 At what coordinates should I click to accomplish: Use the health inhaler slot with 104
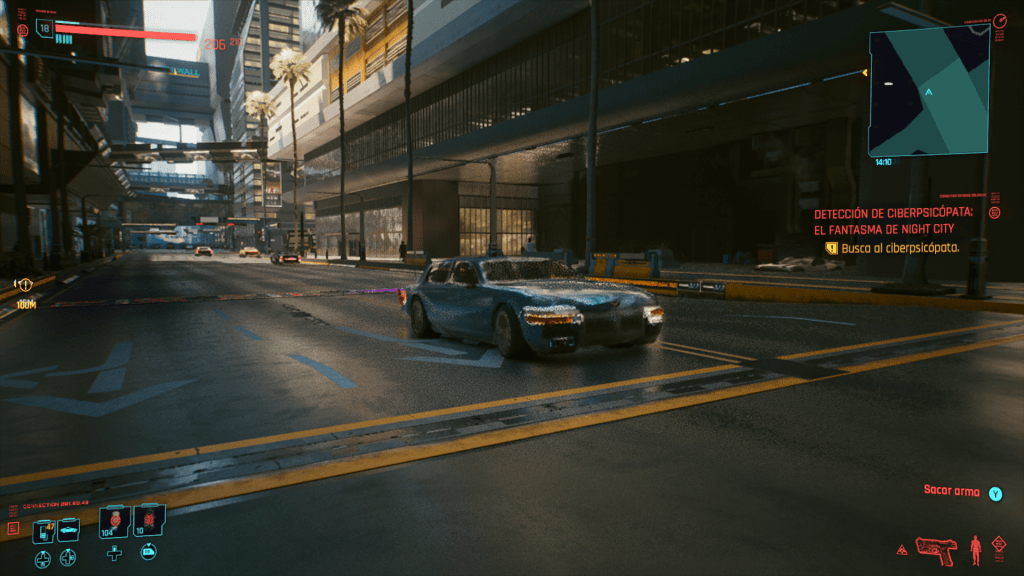pyautogui.click(x=115, y=521)
